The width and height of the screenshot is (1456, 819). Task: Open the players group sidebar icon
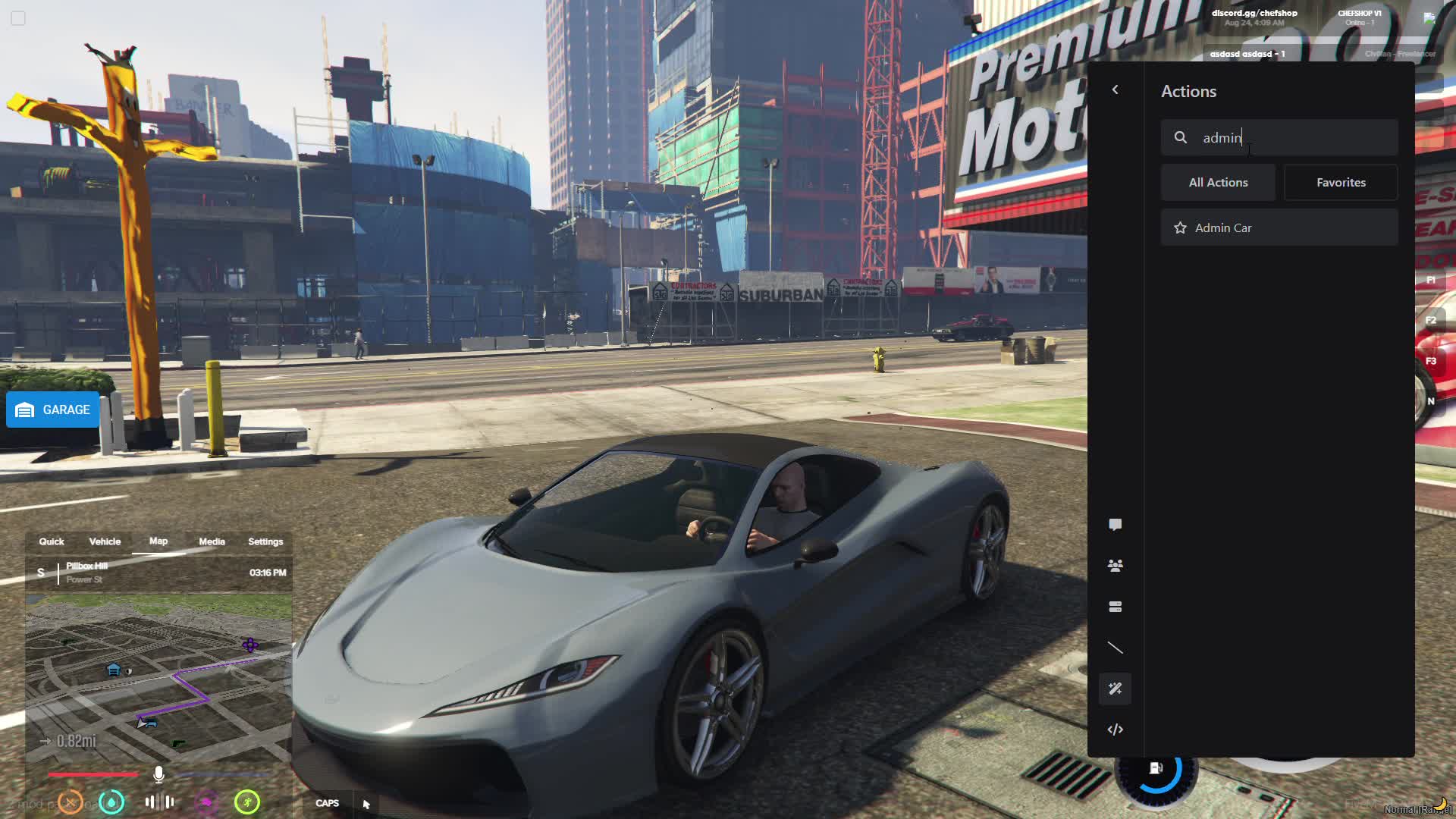pyautogui.click(x=1115, y=566)
